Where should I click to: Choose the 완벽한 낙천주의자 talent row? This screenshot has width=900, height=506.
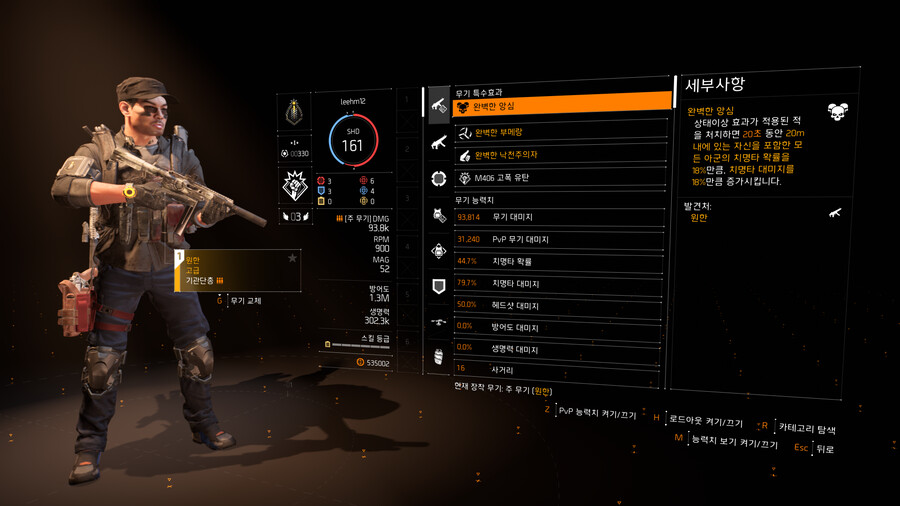(560, 155)
